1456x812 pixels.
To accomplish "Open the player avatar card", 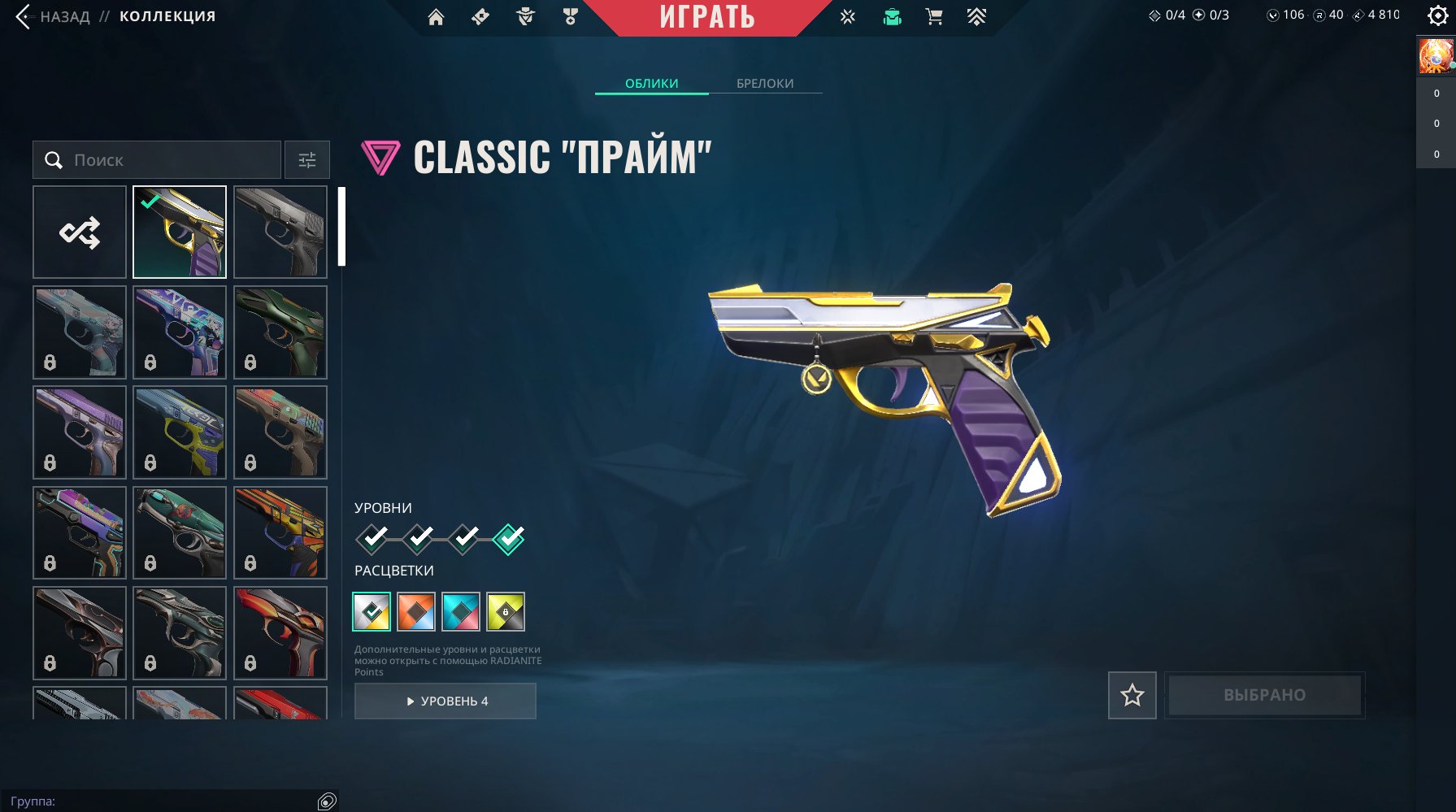I will (x=1436, y=56).
